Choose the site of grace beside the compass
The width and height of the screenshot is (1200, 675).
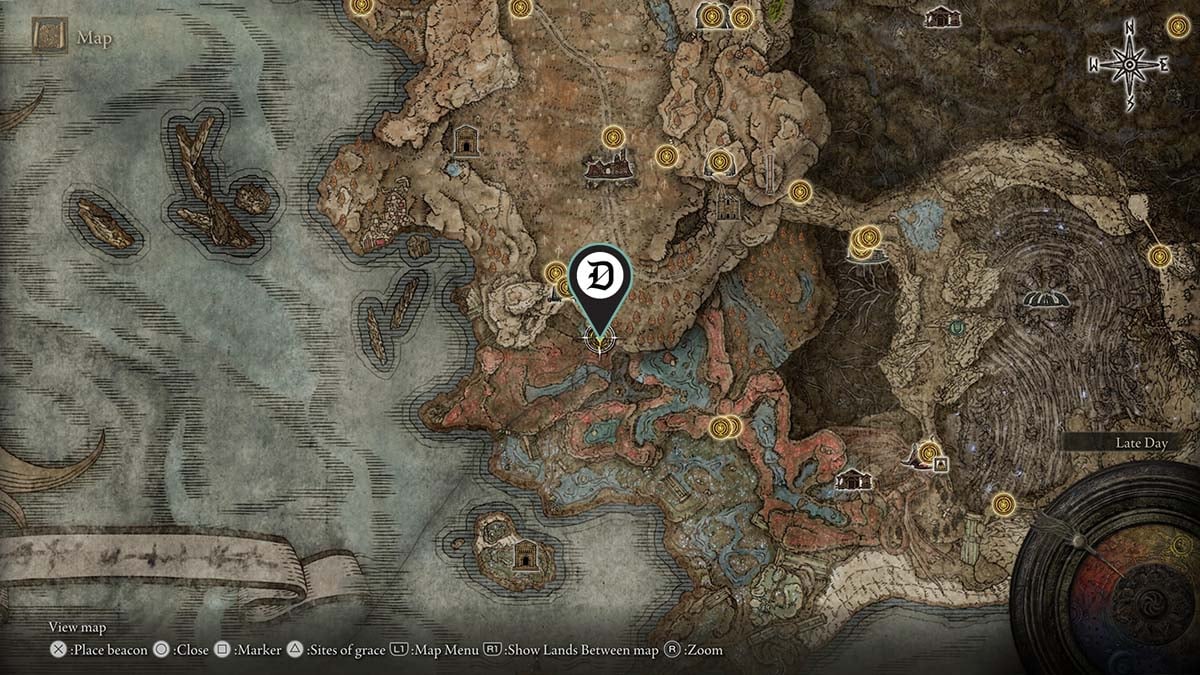coord(1178,27)
